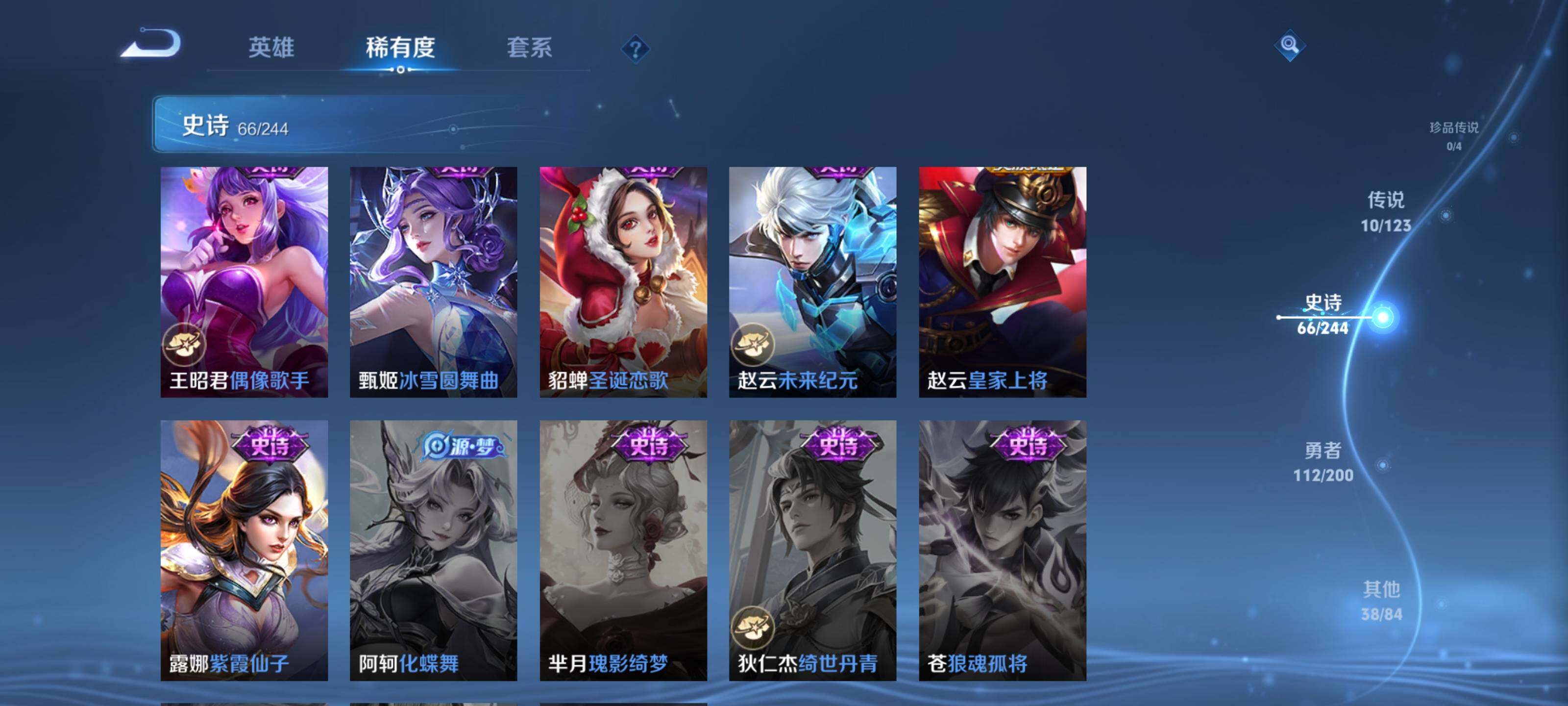
Task: Choose the 甄姬 冰雪圆舞曲 skin card
Action: click(433, 282)
